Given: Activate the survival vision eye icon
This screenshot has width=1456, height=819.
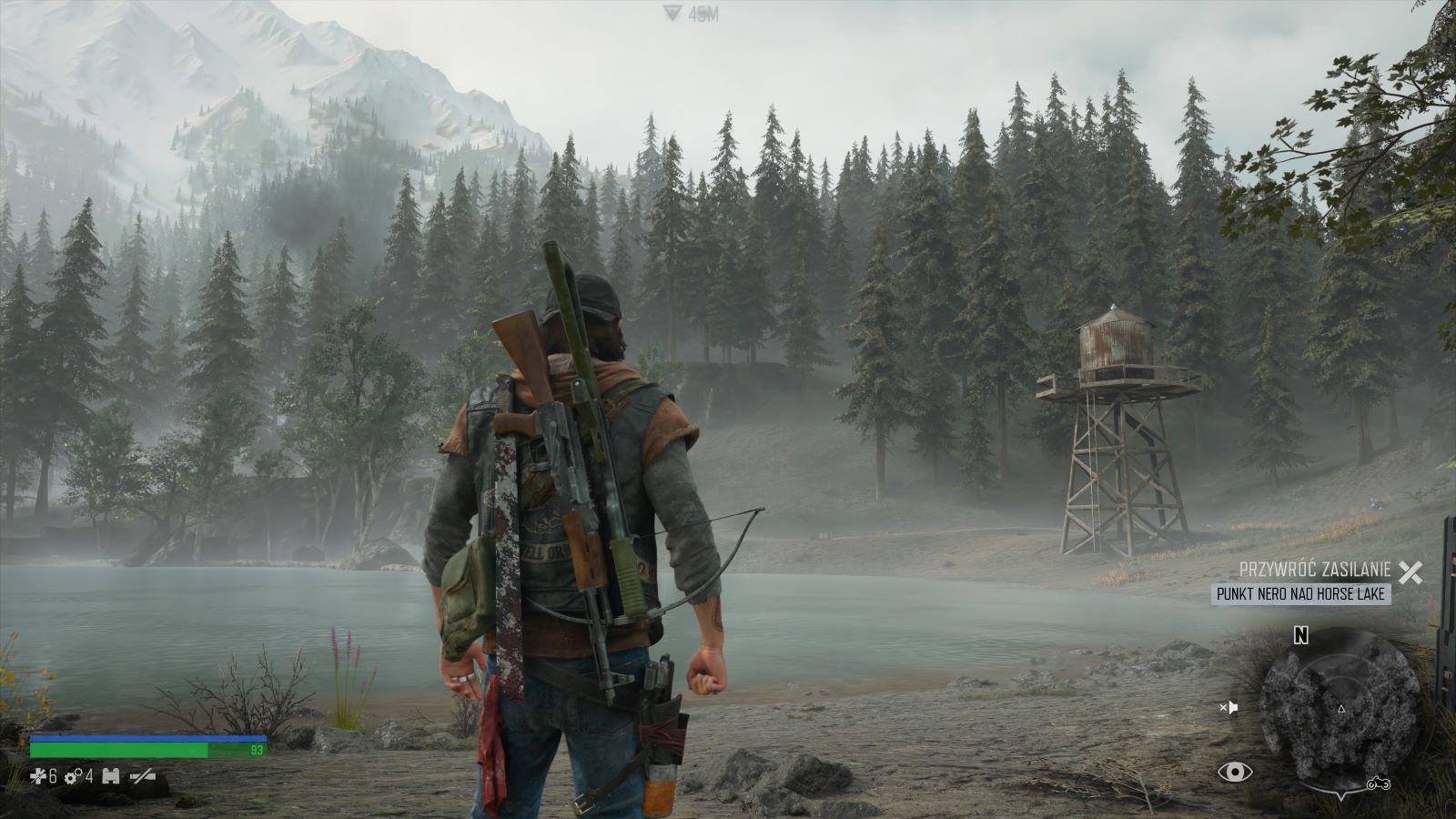Looking at the screenshot, I should (x=1234, y=773).
